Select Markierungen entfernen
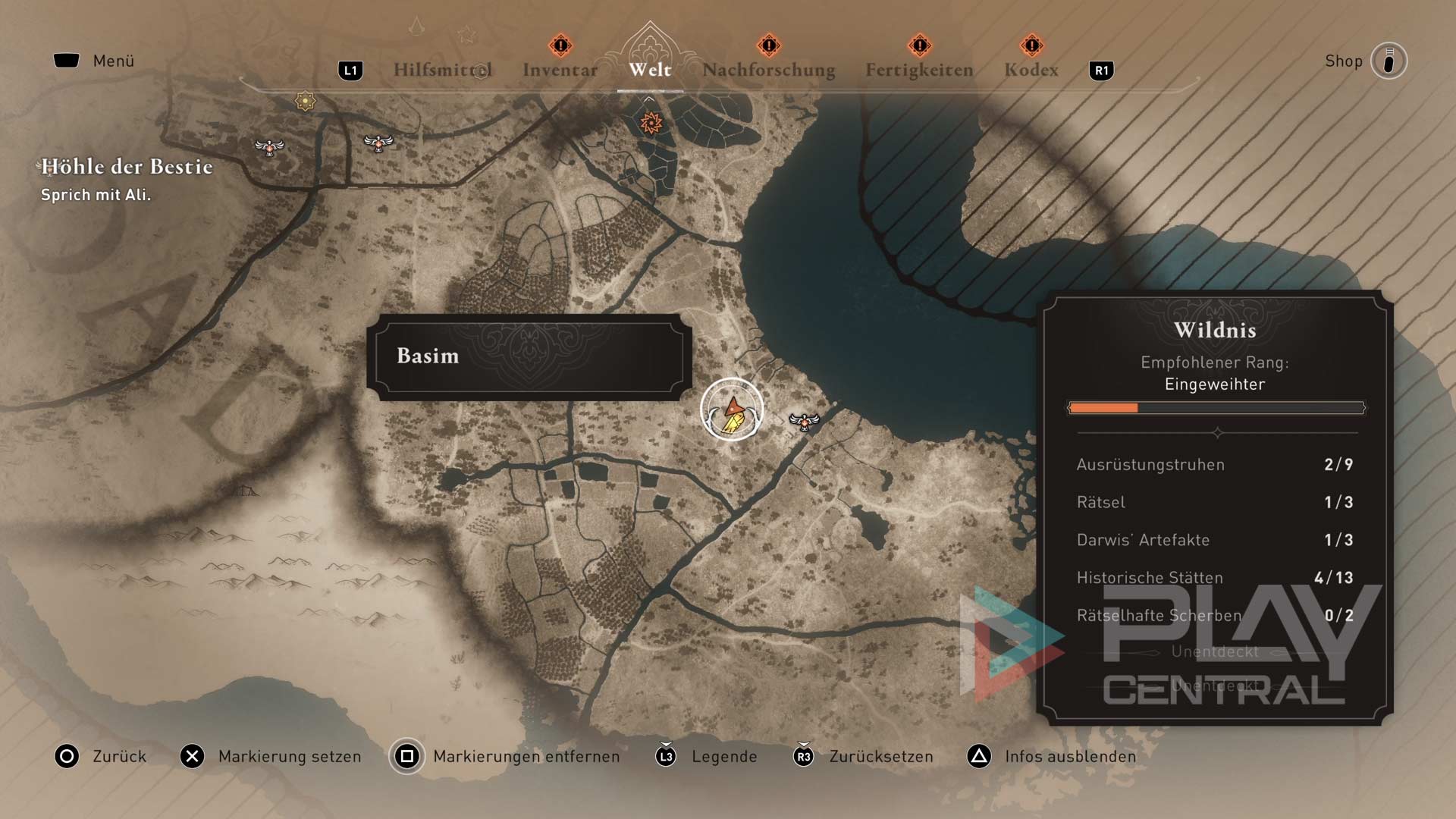This screenshot has height=819, width=1456. (505, 756)
